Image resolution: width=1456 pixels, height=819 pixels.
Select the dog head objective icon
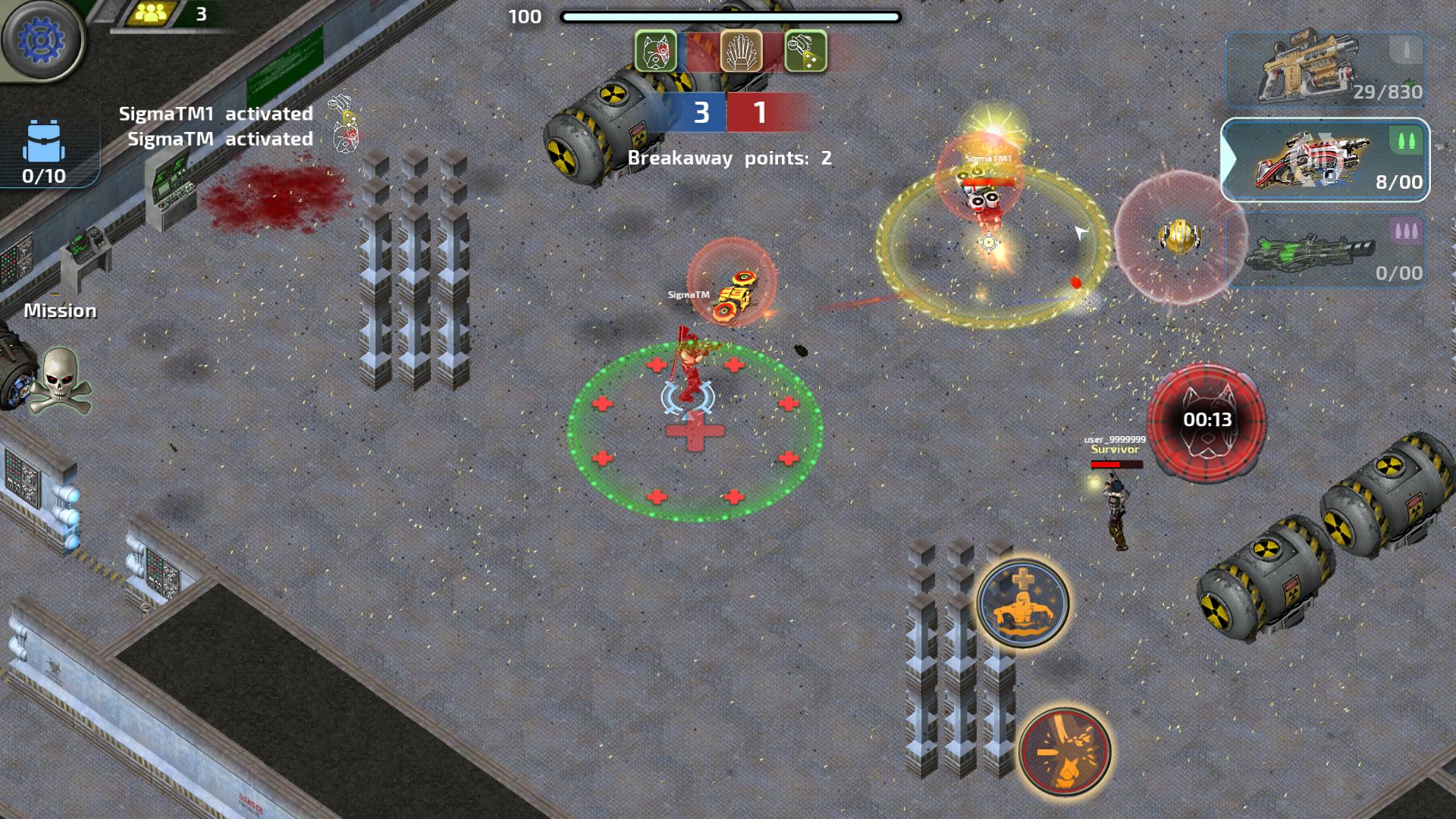coord(655,52)
